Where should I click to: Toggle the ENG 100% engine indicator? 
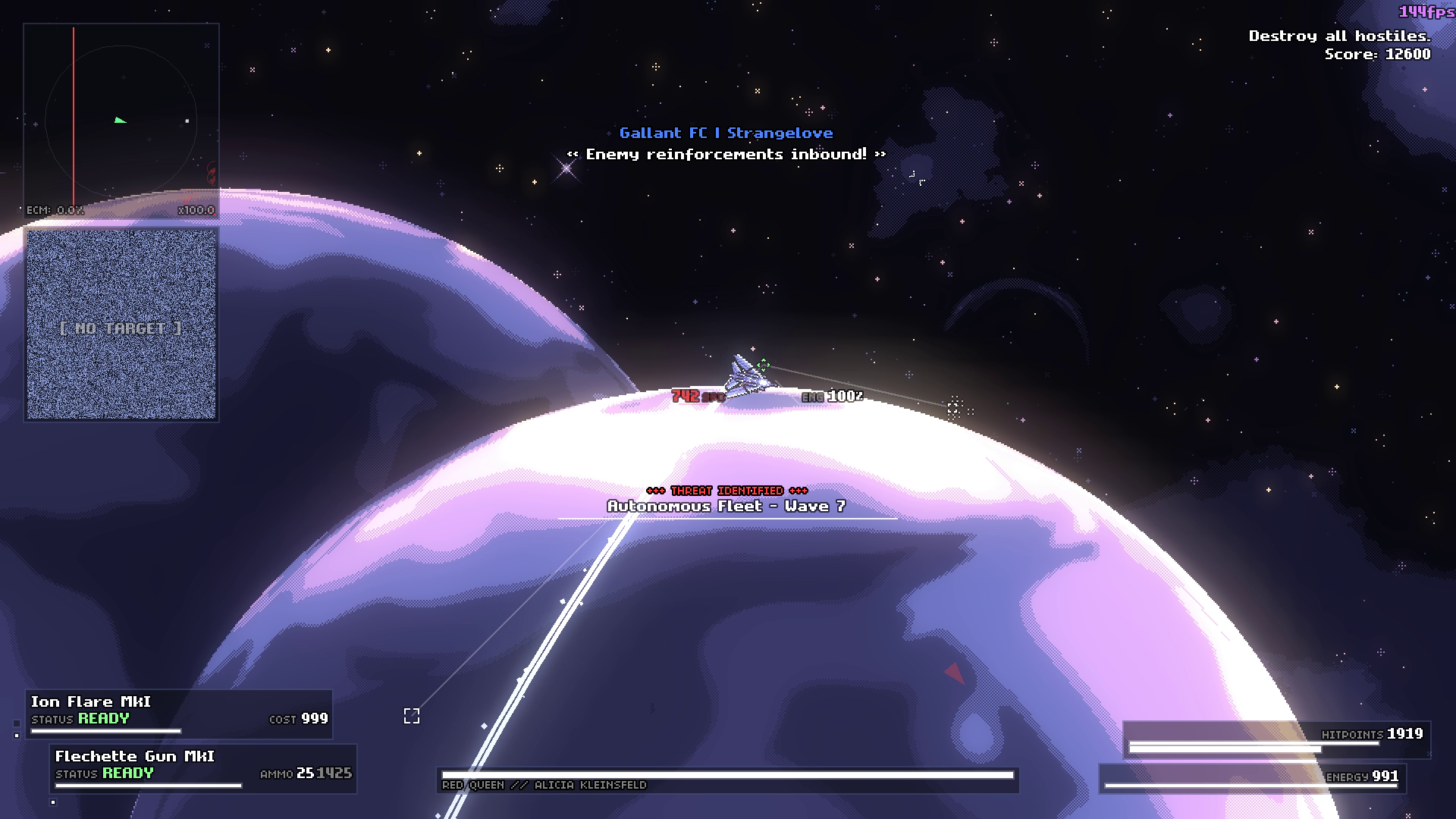coord(832,396)
